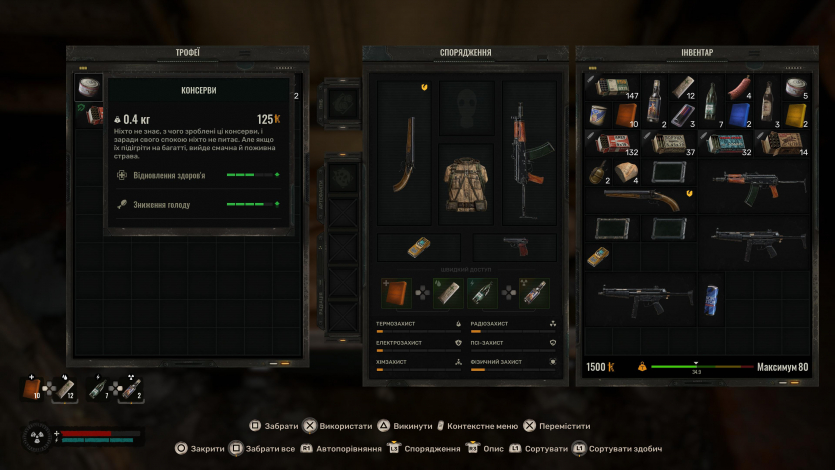Select the equipped sawed-off shotgun slot
The image size is (835, 470).
[405, 152]
